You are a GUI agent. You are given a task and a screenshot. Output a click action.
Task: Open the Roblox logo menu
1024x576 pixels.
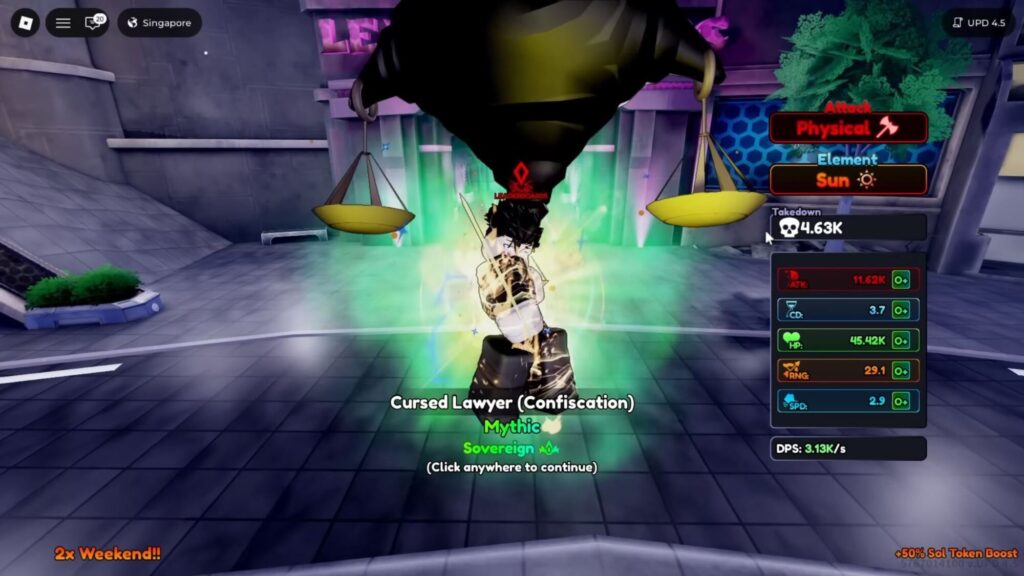click(x=25, y=23)
